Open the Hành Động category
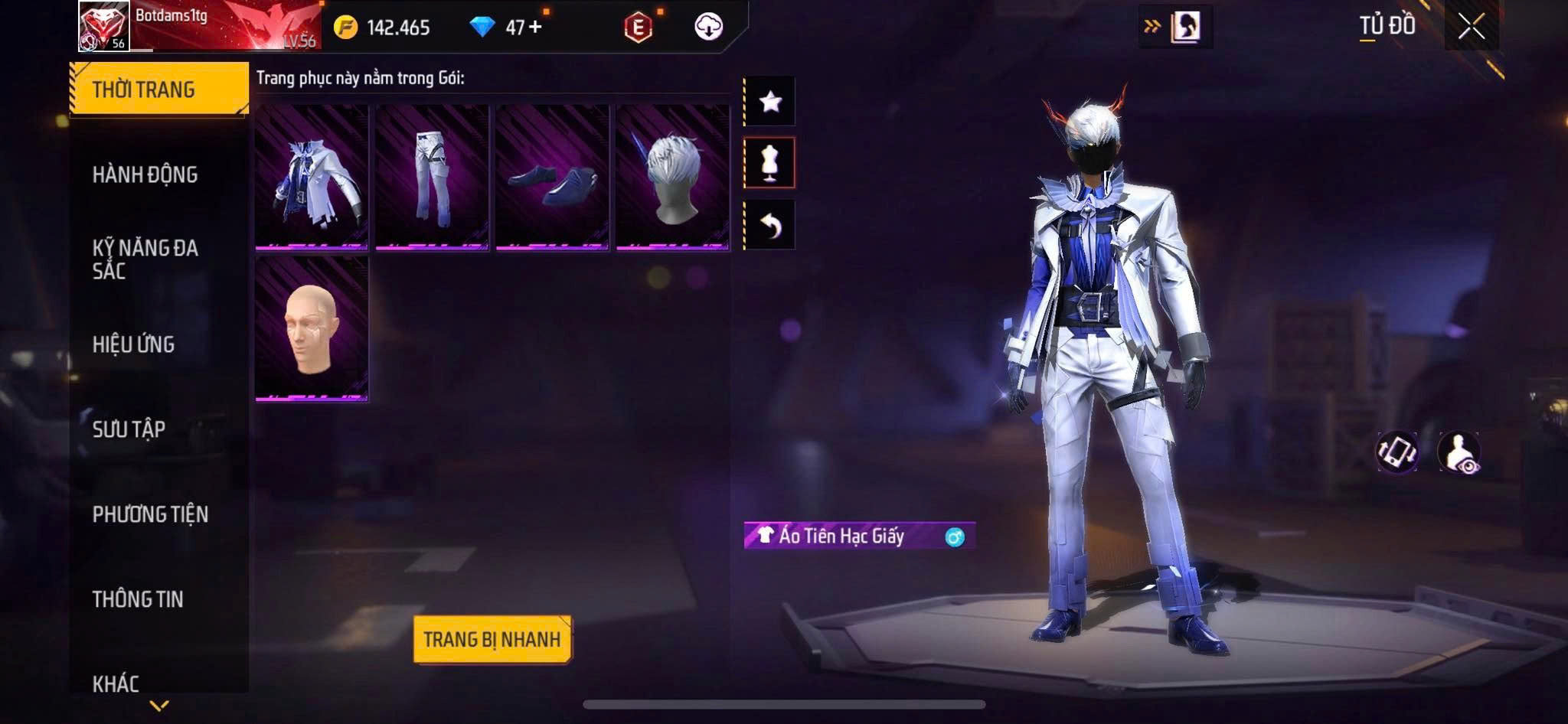Screen dimensions: 1568x724 145,174
